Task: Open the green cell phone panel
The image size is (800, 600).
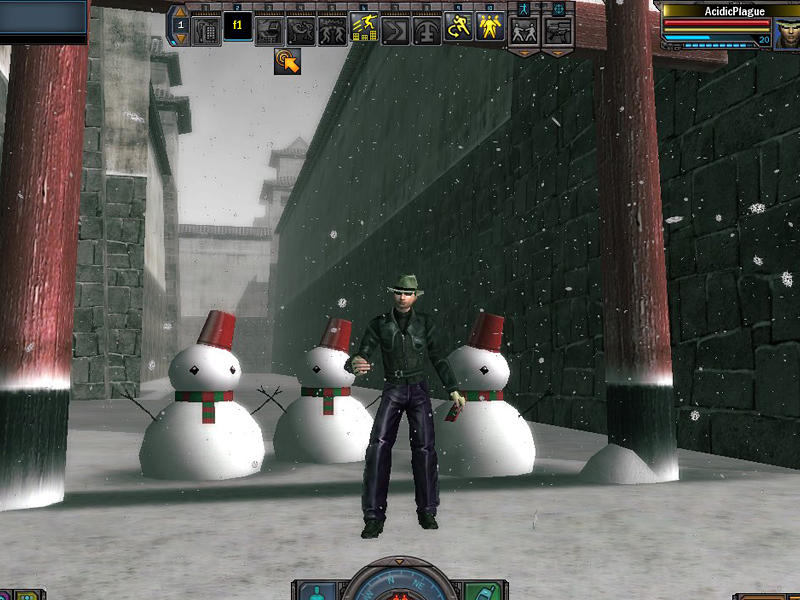Action: pyautogui.click(x=482, y=590)
